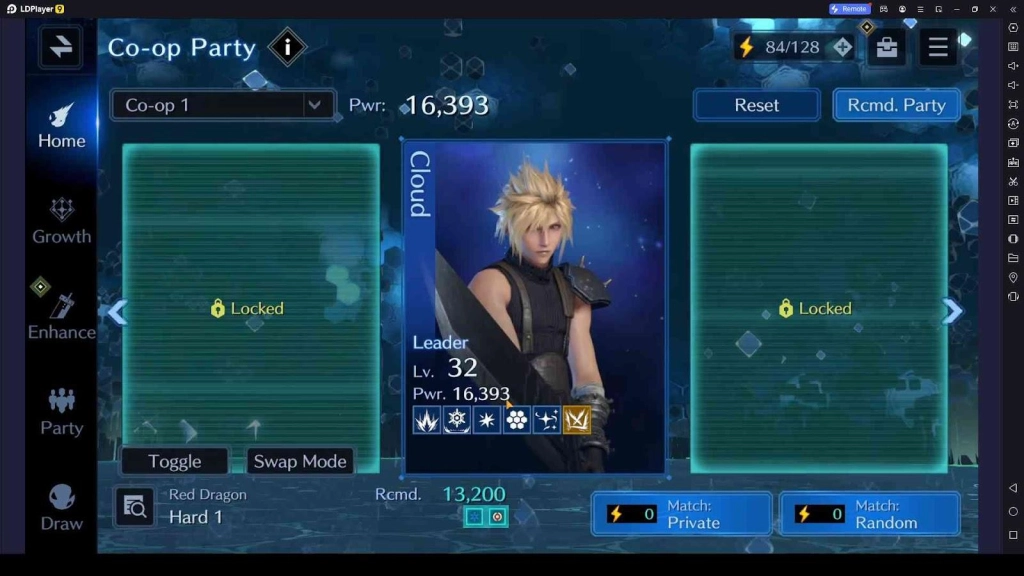Click the Reset party button
The width and height of the screenshot is (1024, 576).
[x=756, y=105]
